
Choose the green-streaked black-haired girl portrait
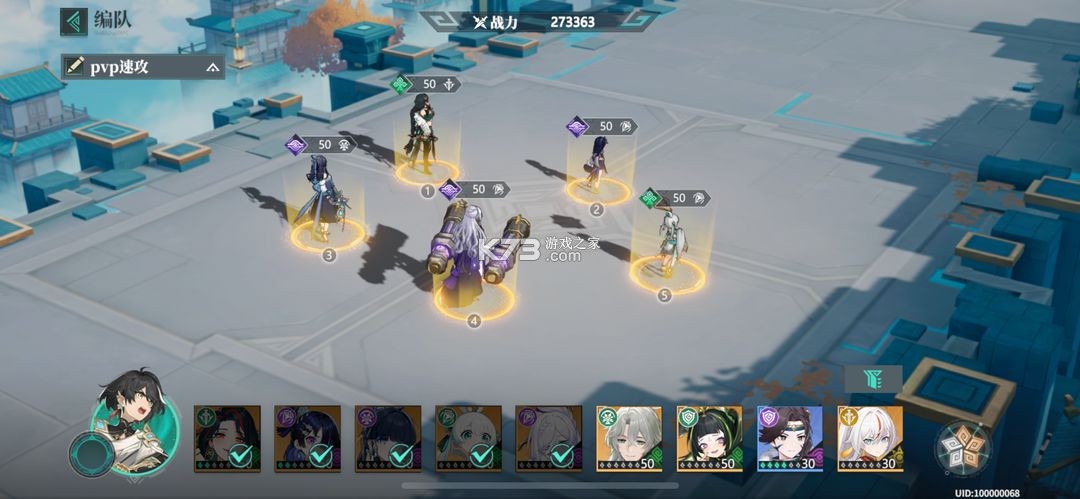[x=709, y=437]
